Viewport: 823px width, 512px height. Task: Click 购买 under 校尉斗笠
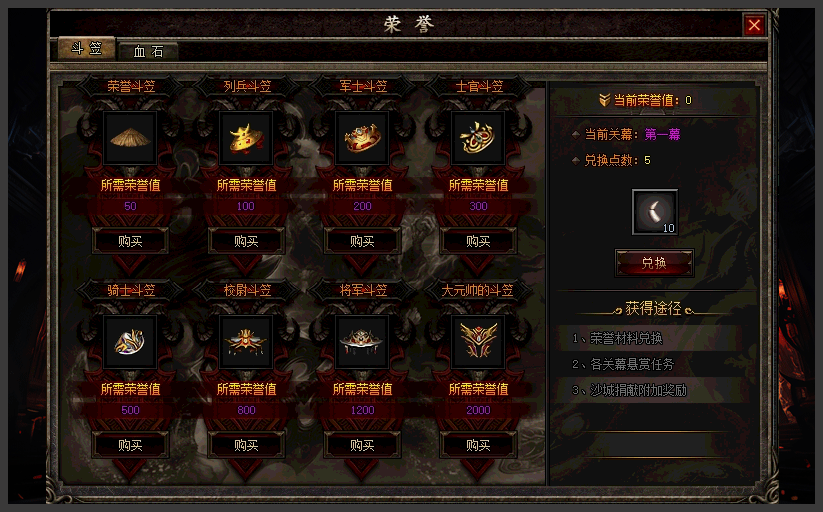click(x=246, y=445)
